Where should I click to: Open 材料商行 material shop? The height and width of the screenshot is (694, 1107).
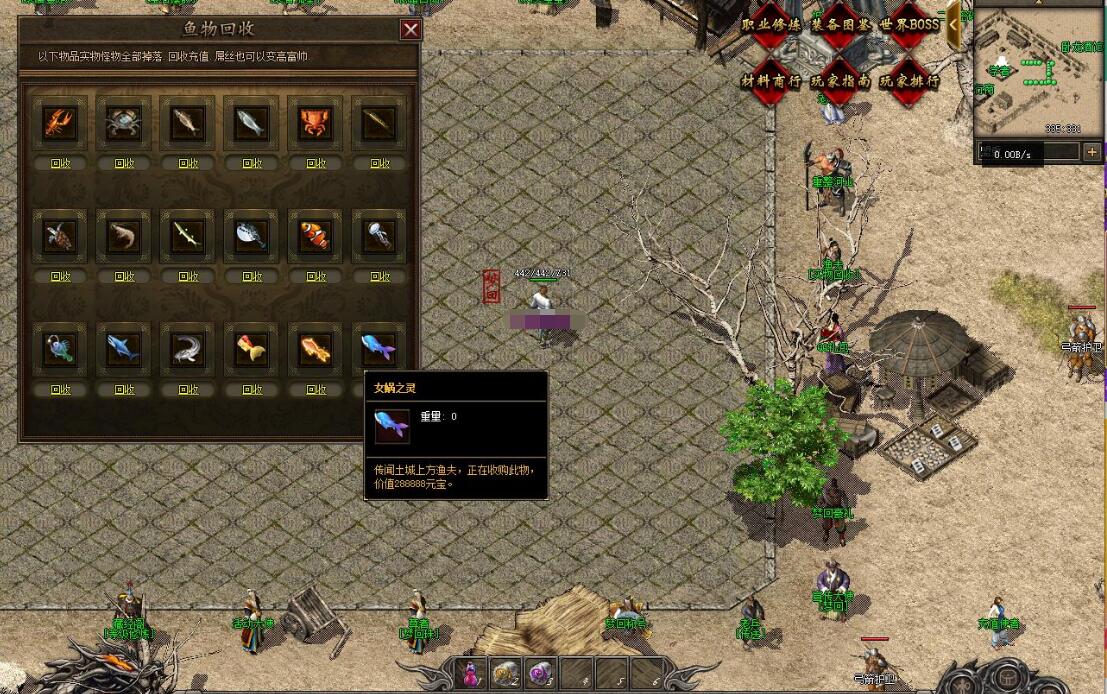click(771, 81)
